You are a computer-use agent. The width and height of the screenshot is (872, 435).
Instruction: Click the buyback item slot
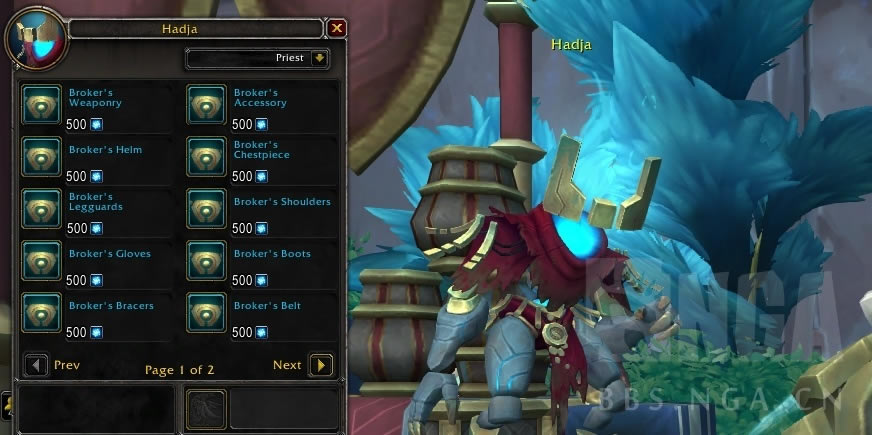click(x=206, y=408)
